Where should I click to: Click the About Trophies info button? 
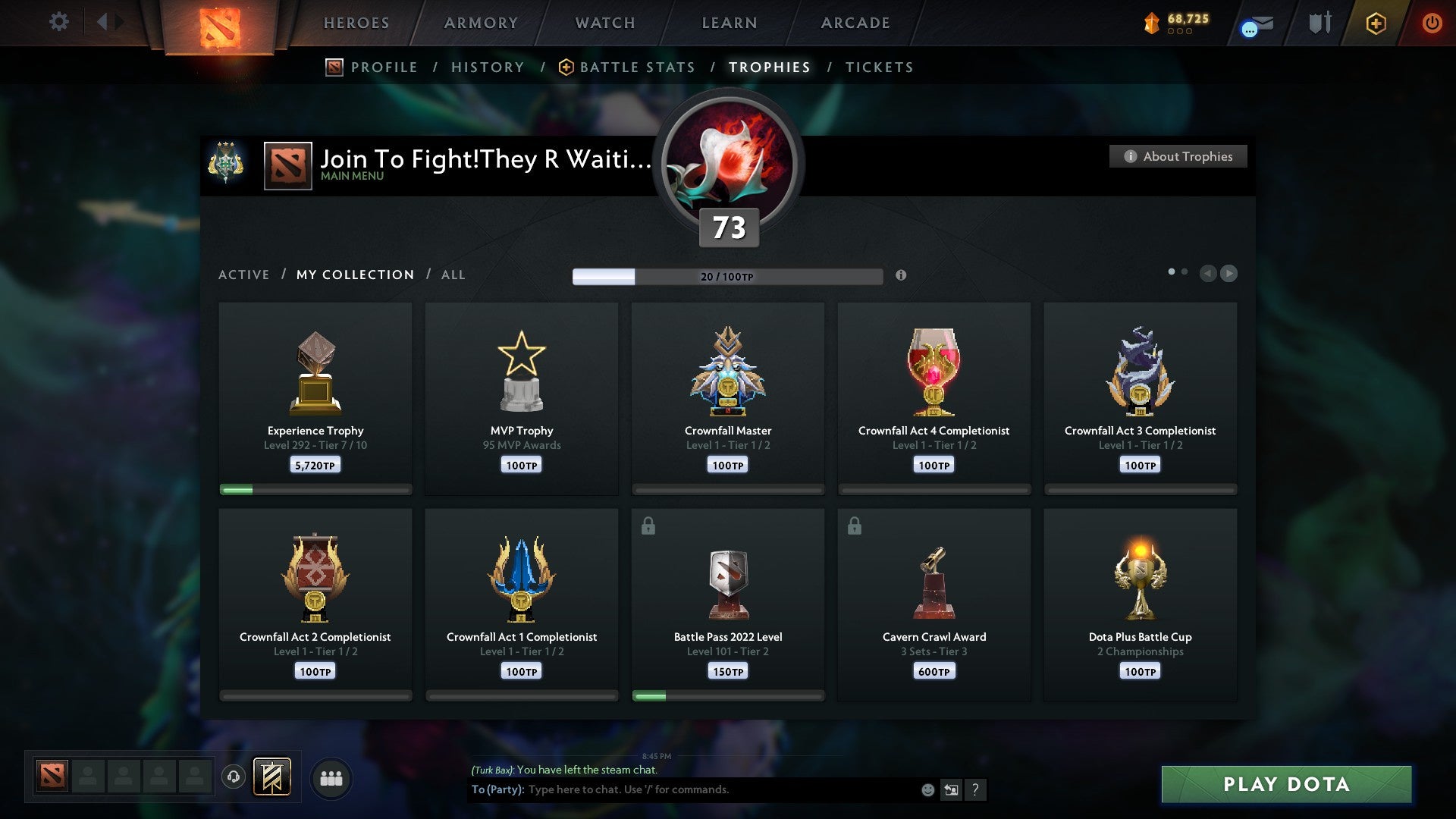[x=1178, y=156]
